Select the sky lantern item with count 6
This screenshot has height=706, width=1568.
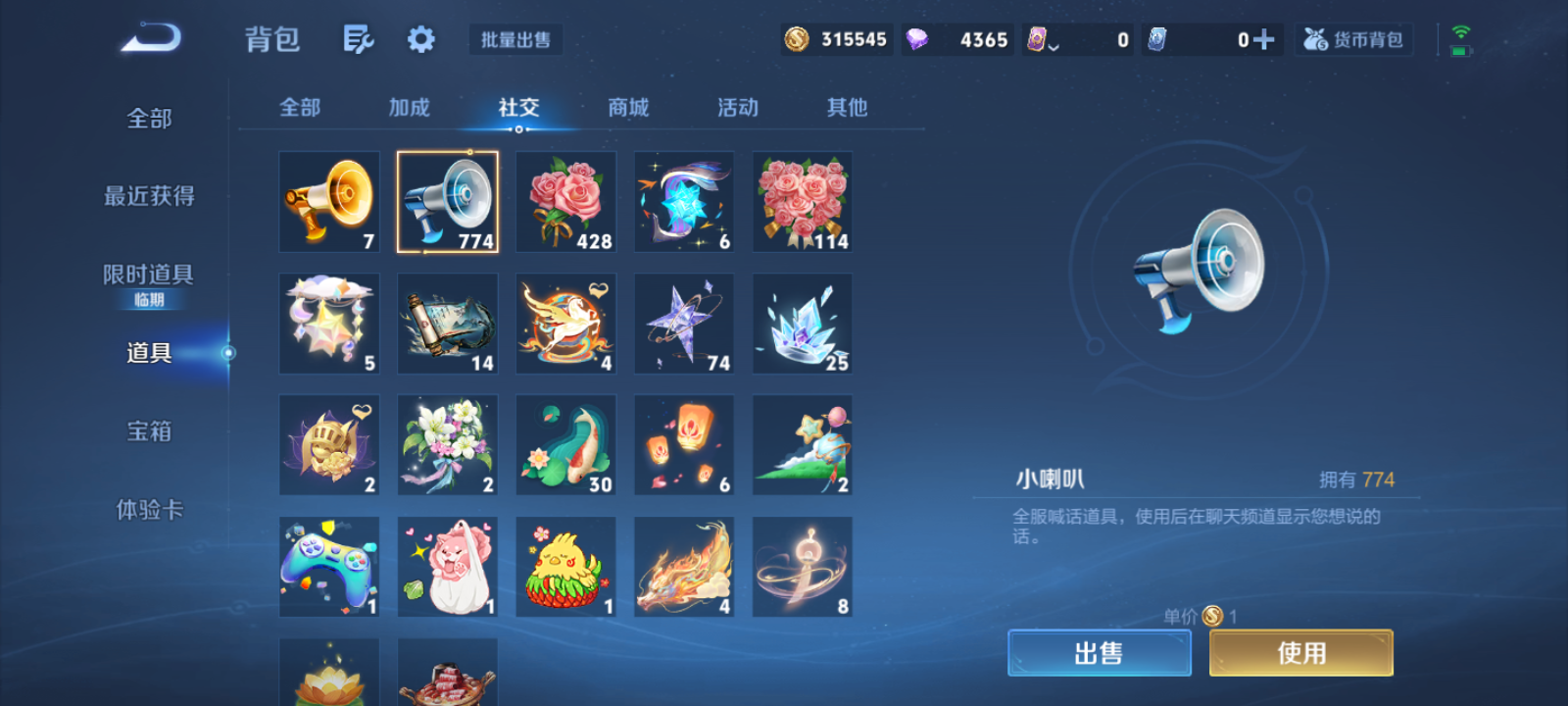(683, 444)
